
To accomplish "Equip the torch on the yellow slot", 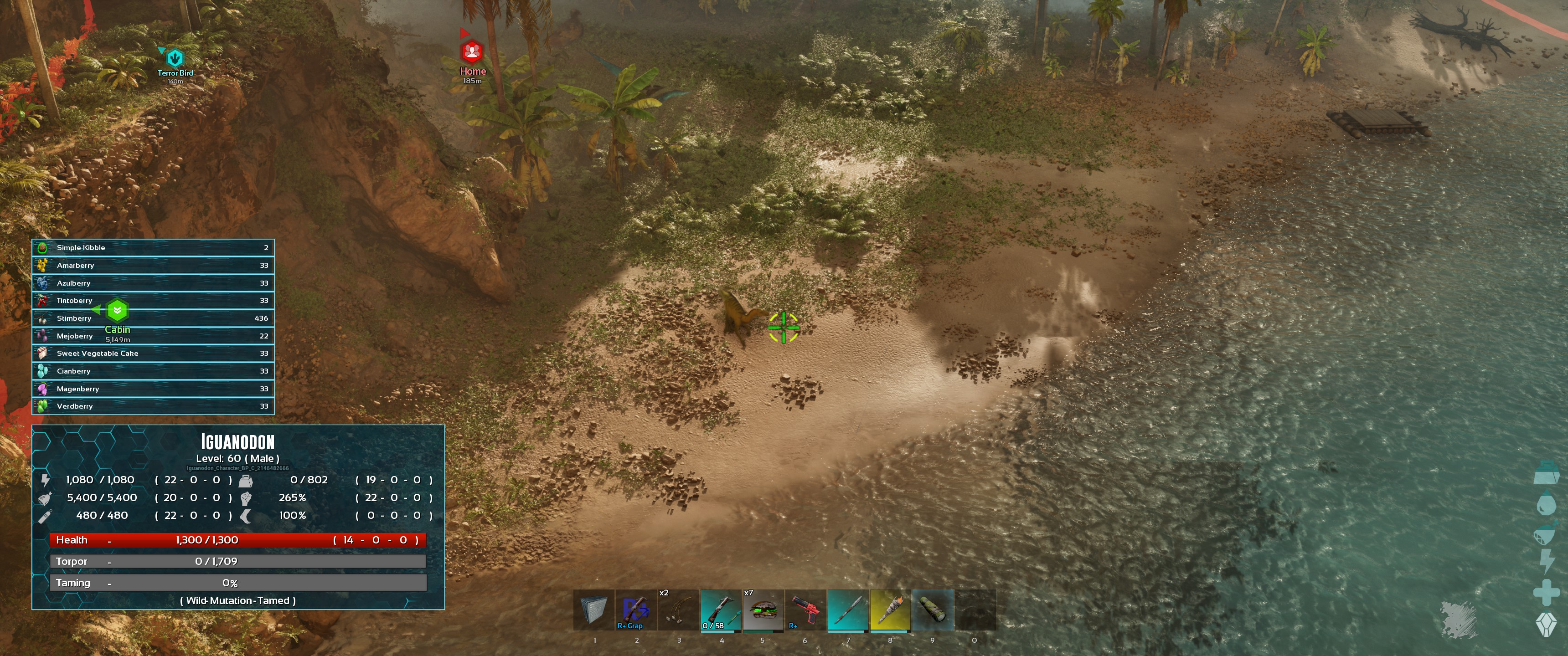I will [x=890, y=610].
